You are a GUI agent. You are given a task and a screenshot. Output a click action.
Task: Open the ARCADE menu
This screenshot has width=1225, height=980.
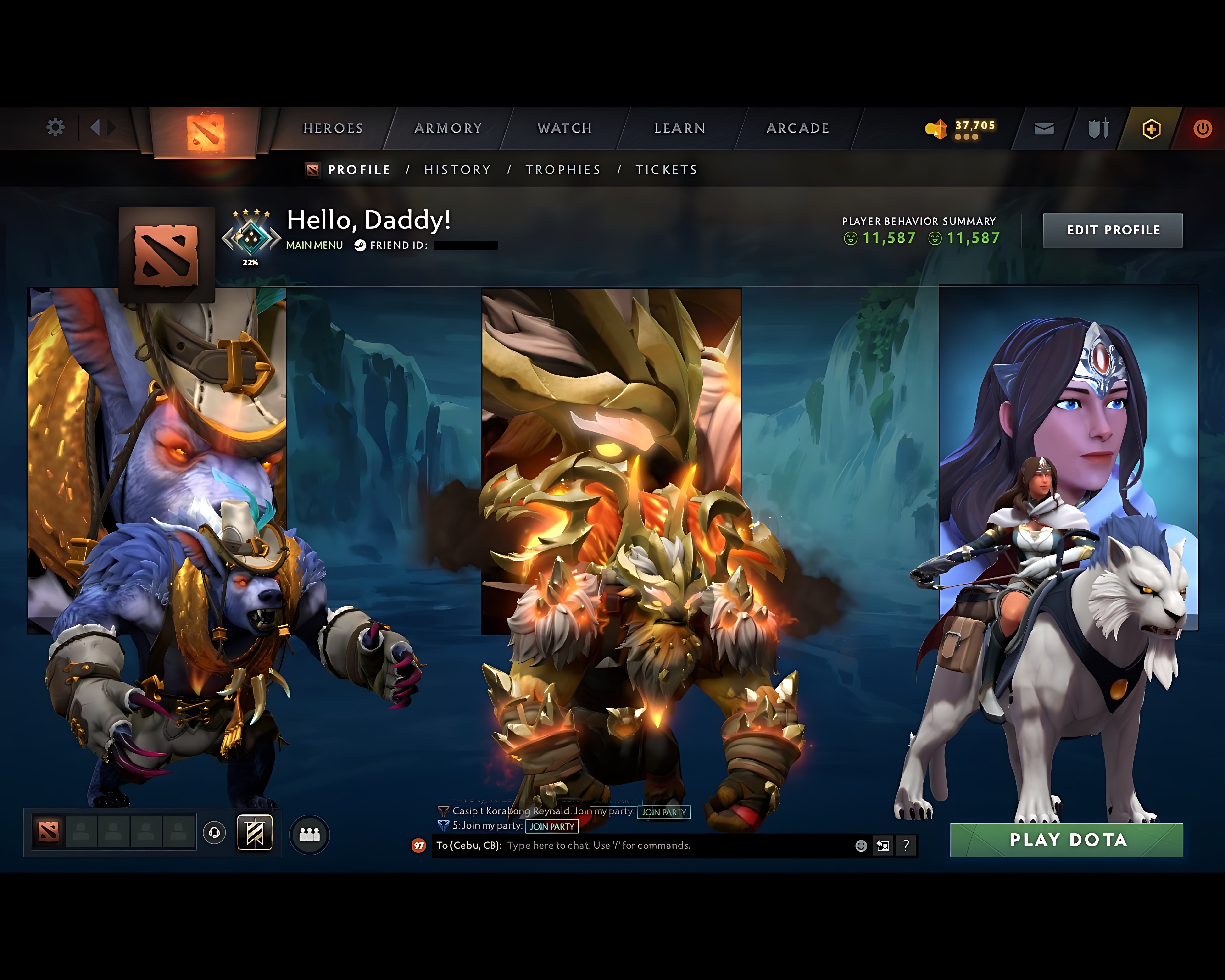coord(797,128)
